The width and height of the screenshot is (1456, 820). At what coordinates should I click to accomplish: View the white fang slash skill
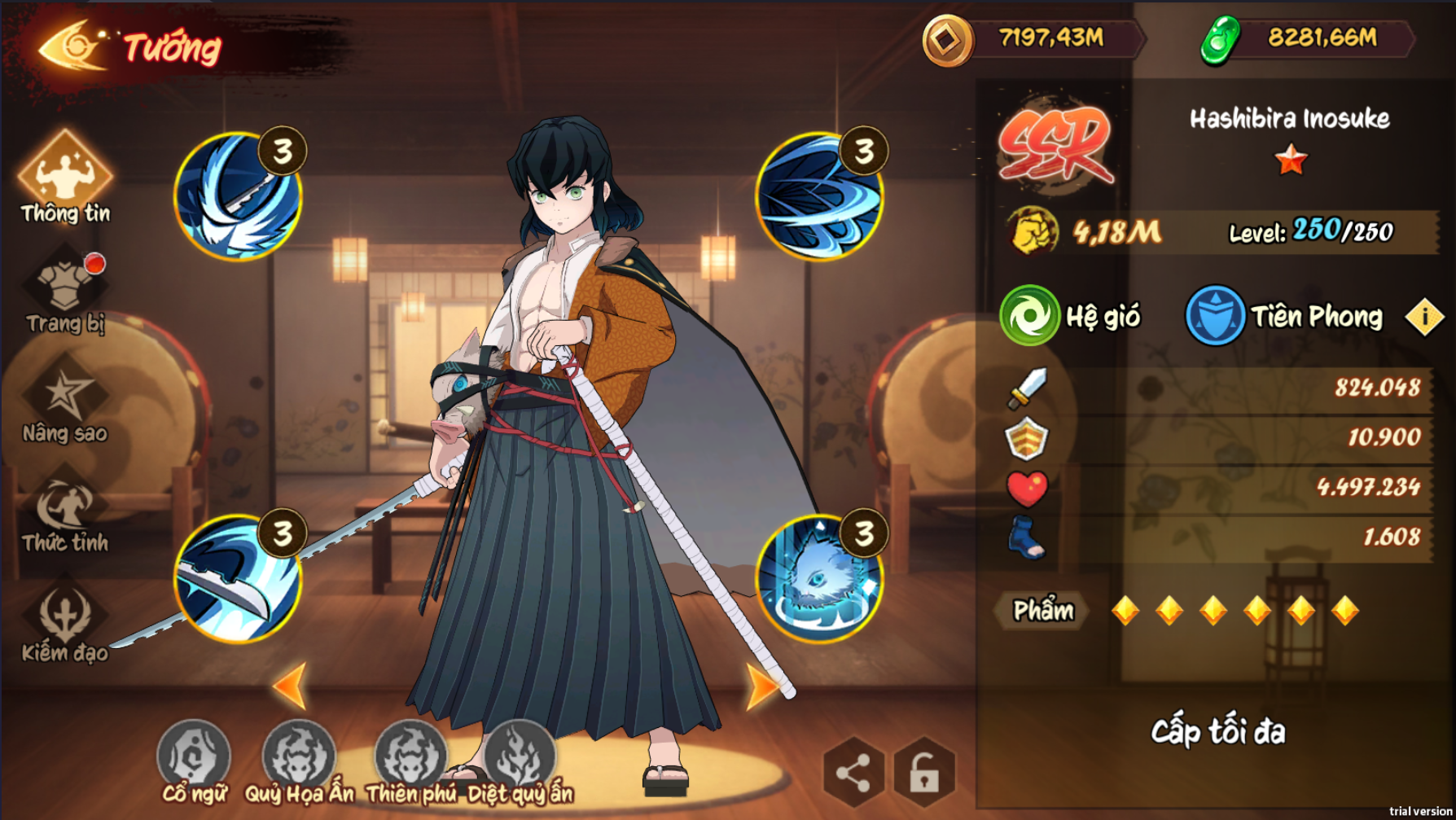238,195
